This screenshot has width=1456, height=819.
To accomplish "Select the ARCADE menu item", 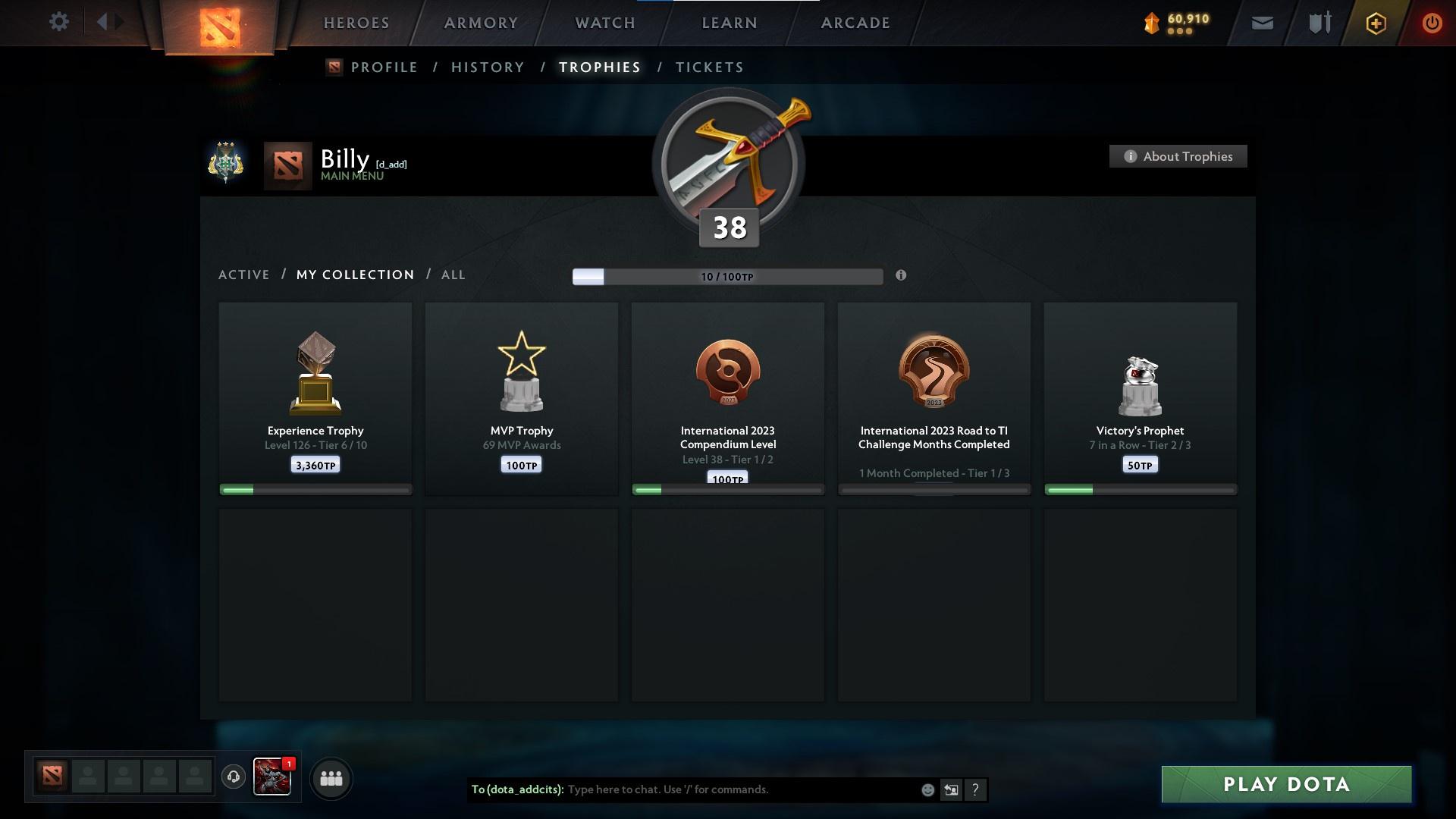I will 854,23.
